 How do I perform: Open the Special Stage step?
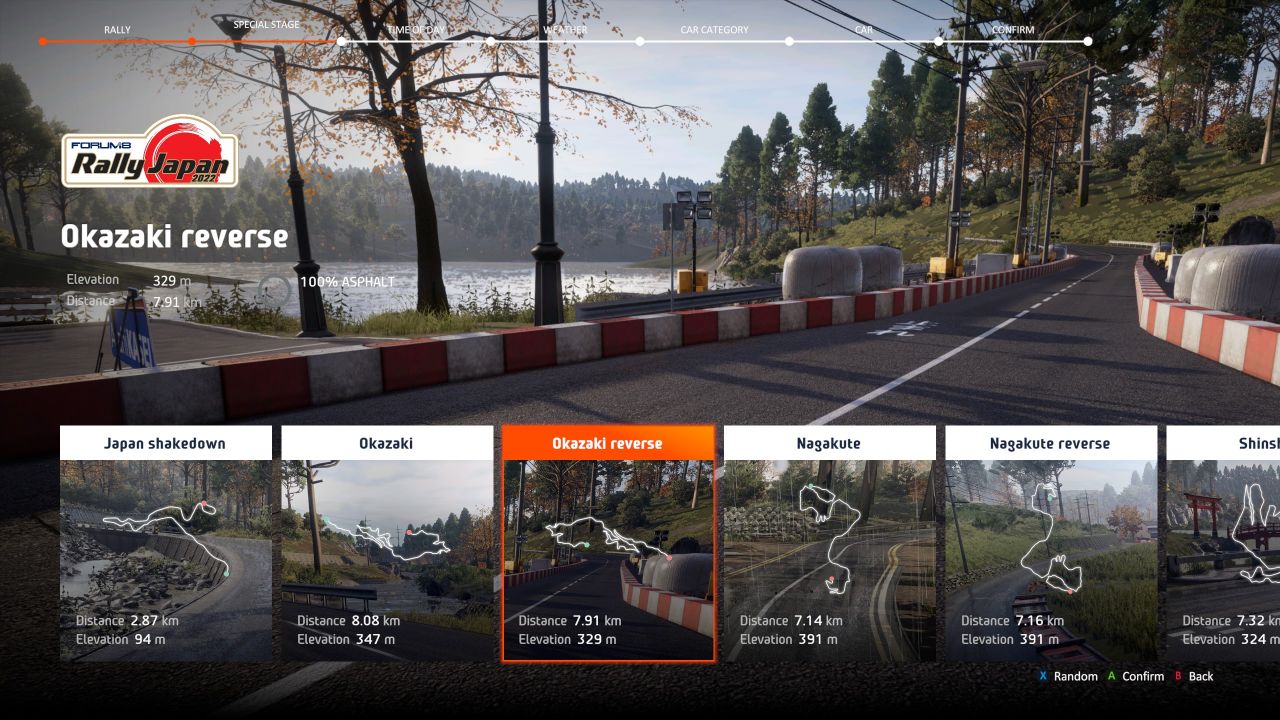click(266, 25)
